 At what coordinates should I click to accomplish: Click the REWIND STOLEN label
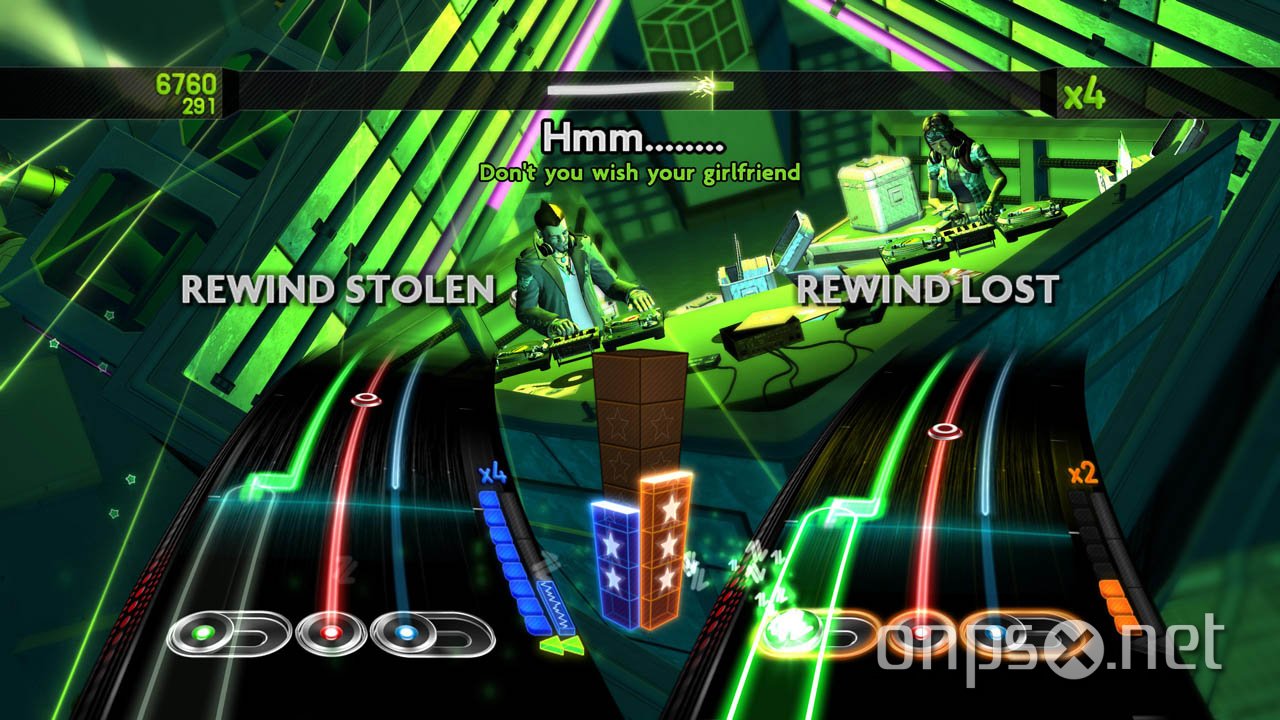[337, 290]
